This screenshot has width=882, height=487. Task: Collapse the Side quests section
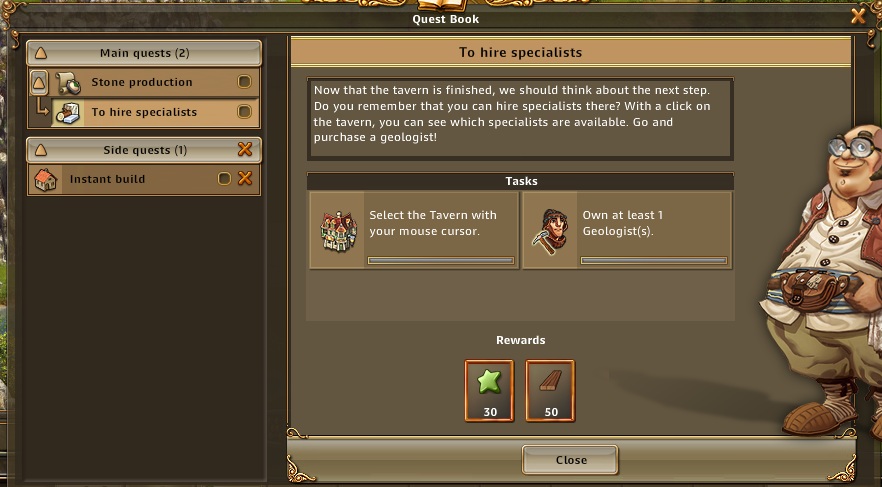[x=41, y=150]
